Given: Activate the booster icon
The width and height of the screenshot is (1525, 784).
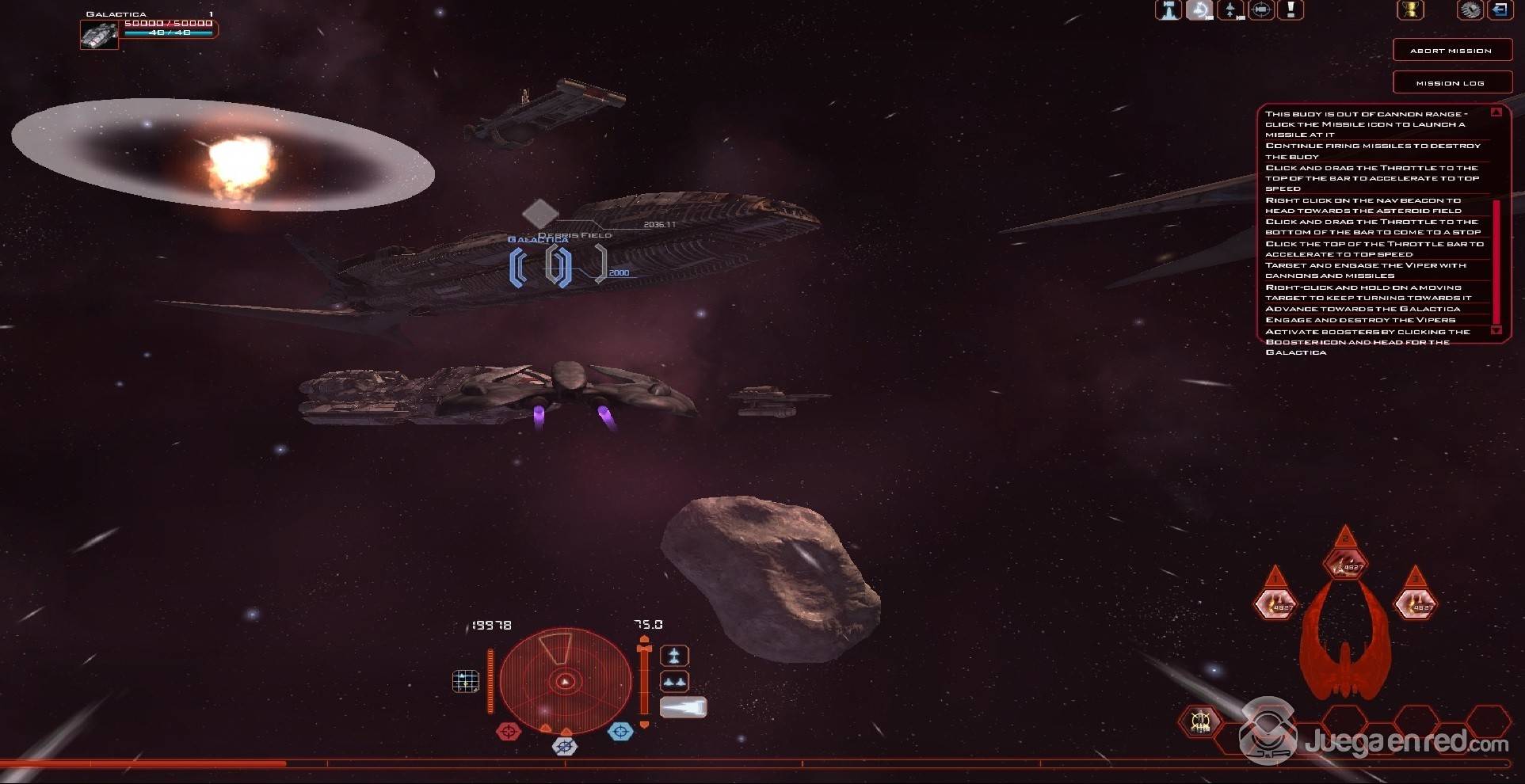Looking at the screenshot, I should coord(683,707).
